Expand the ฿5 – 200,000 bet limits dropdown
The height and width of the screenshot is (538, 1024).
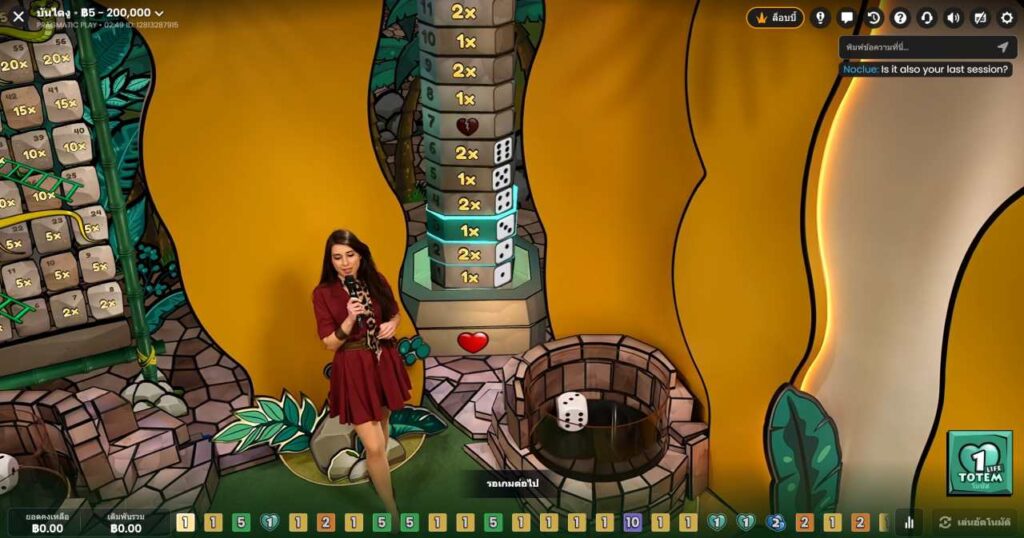159,13
